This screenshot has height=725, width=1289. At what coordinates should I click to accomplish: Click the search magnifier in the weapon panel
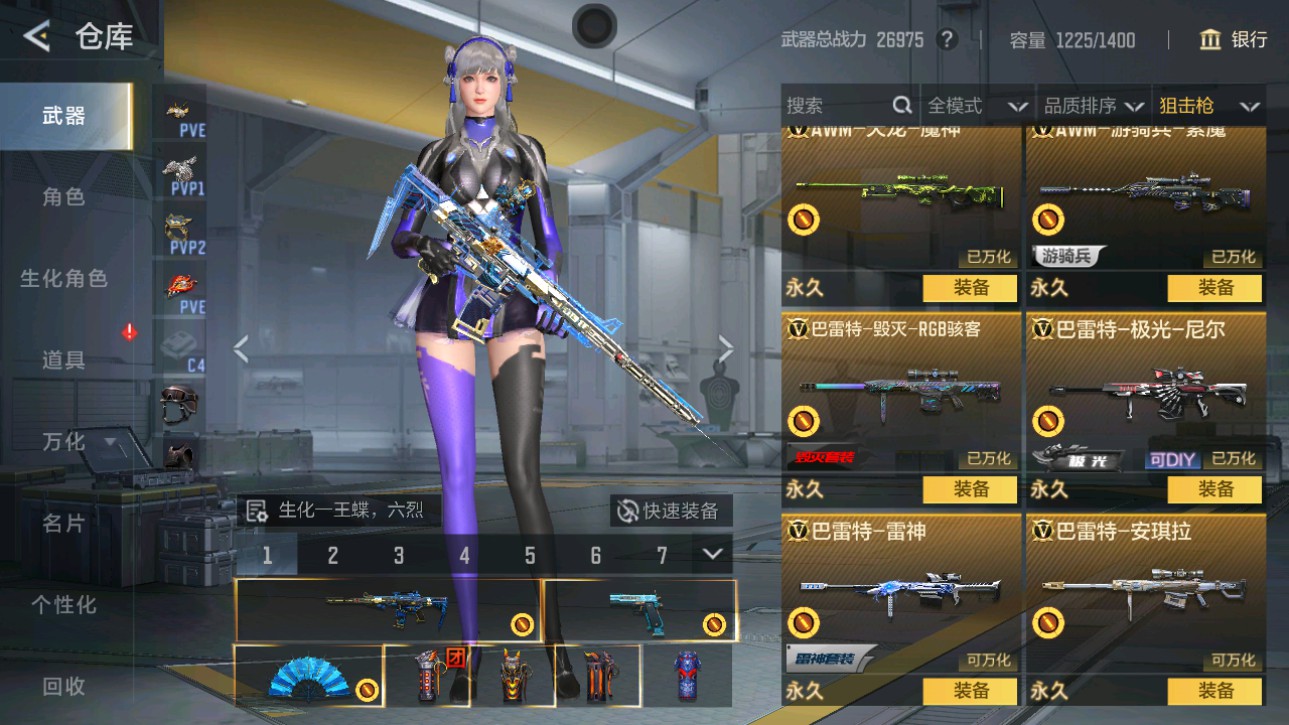click(x=901, y=104)
